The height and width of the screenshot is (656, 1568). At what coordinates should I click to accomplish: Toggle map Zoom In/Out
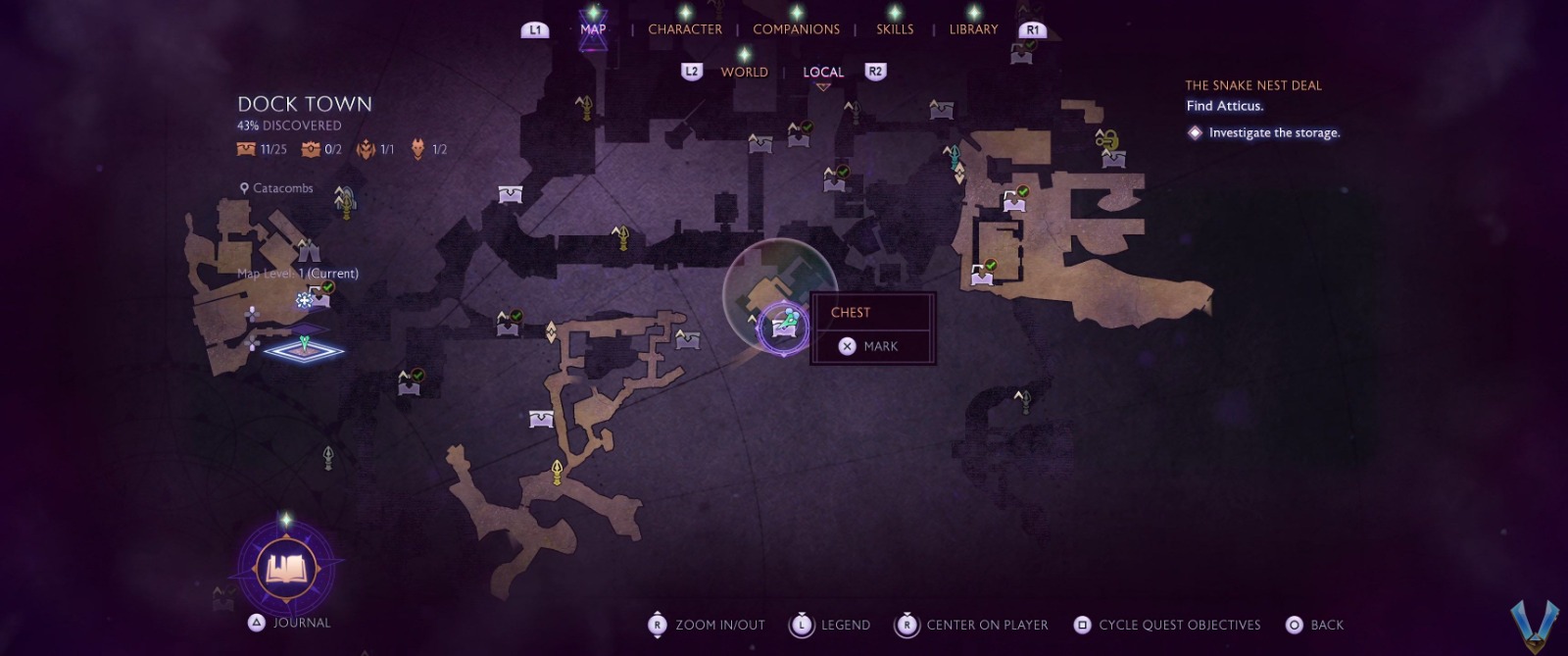pos(707,625)
